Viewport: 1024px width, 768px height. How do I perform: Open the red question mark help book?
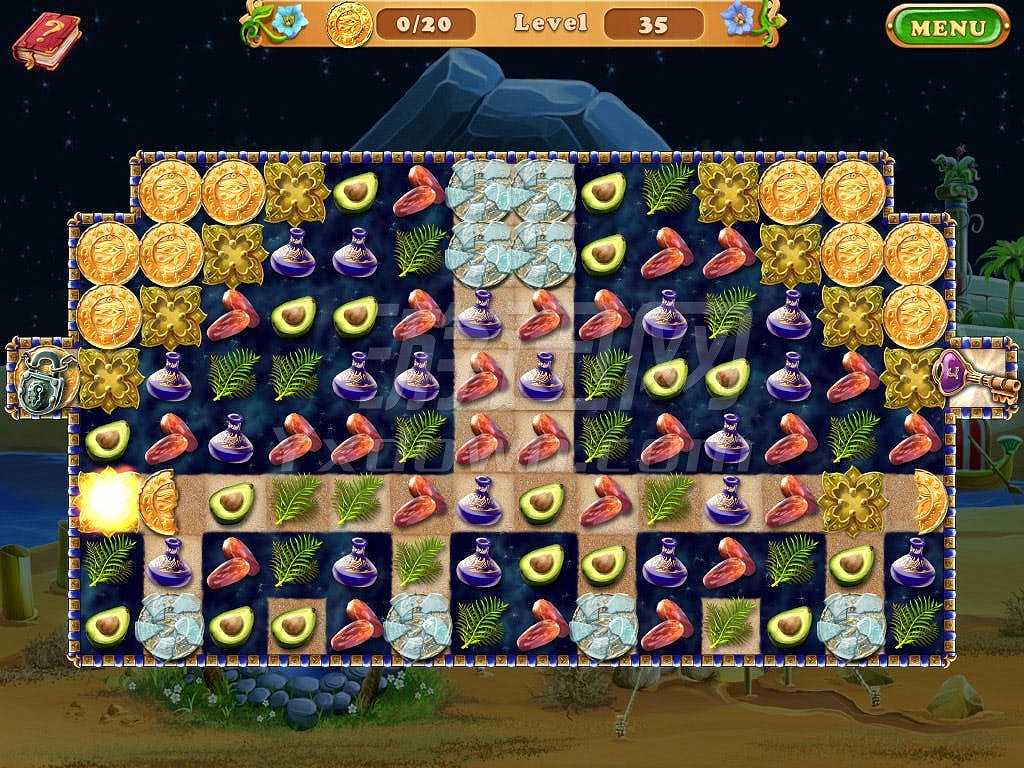(x=46, y=40)
